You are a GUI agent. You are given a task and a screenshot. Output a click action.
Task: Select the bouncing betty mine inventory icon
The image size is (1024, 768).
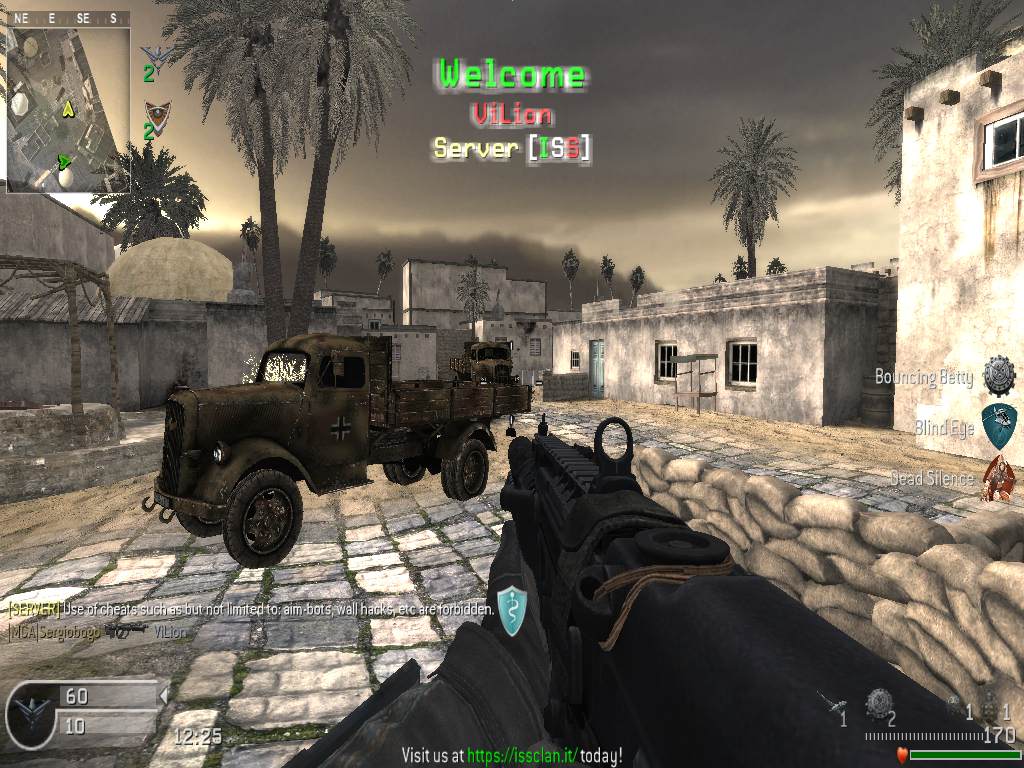pyautogui.click(x=879, y=702)
